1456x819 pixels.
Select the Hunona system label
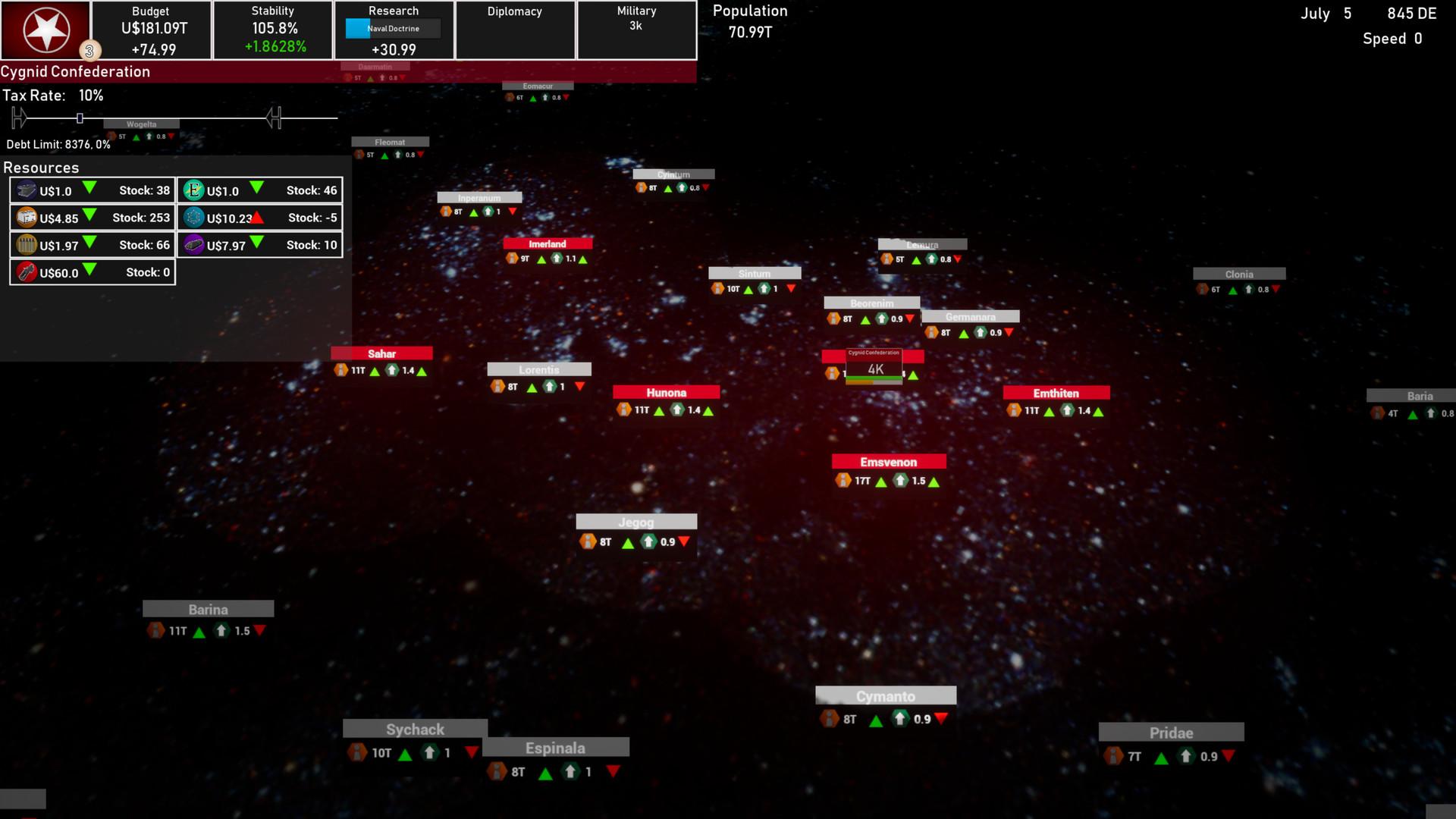click(666, 392)
